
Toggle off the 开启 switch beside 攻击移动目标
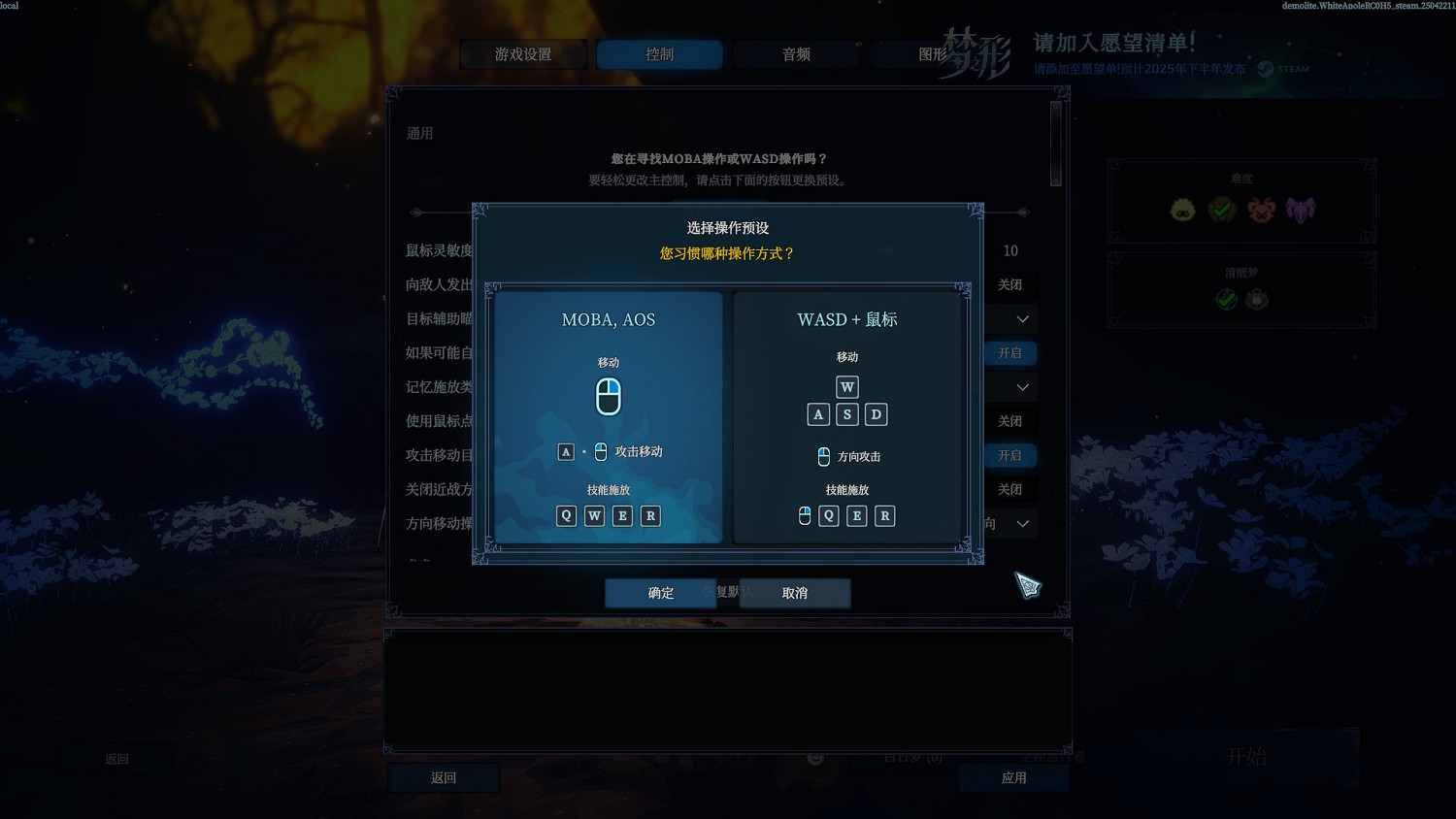tap(1010, 455)
